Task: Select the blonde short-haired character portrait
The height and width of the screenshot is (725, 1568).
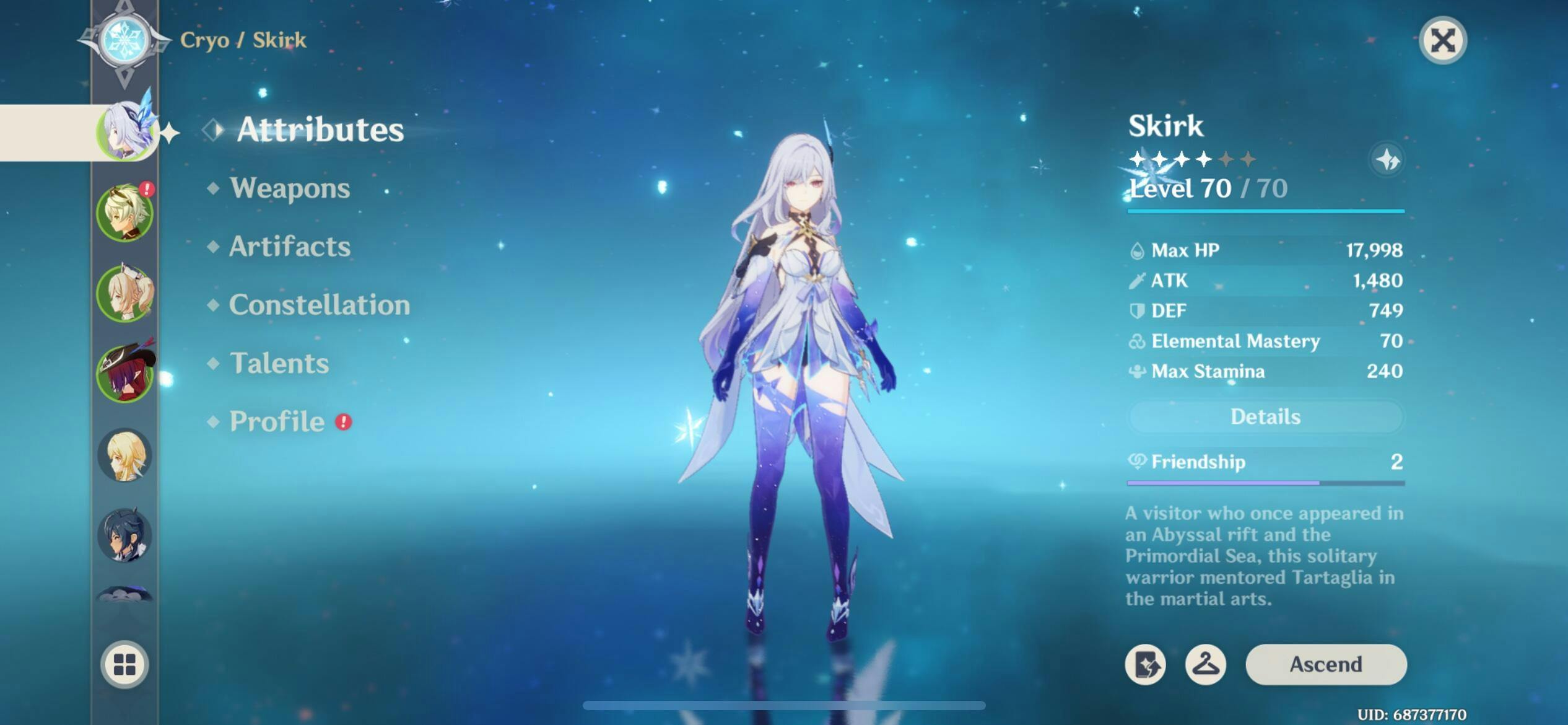Action: click(x=124, y=455)
